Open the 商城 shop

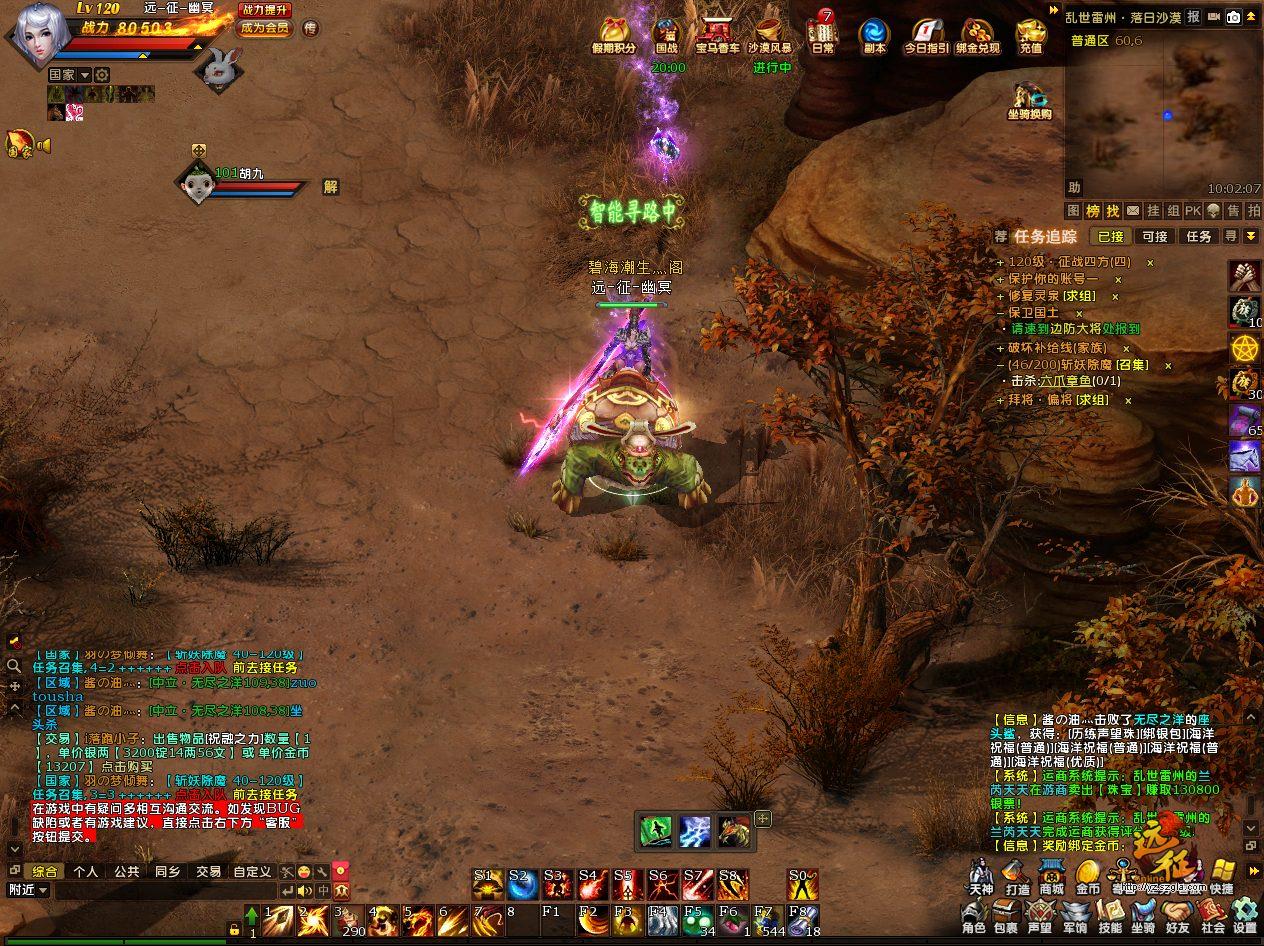coord(1051,875)
